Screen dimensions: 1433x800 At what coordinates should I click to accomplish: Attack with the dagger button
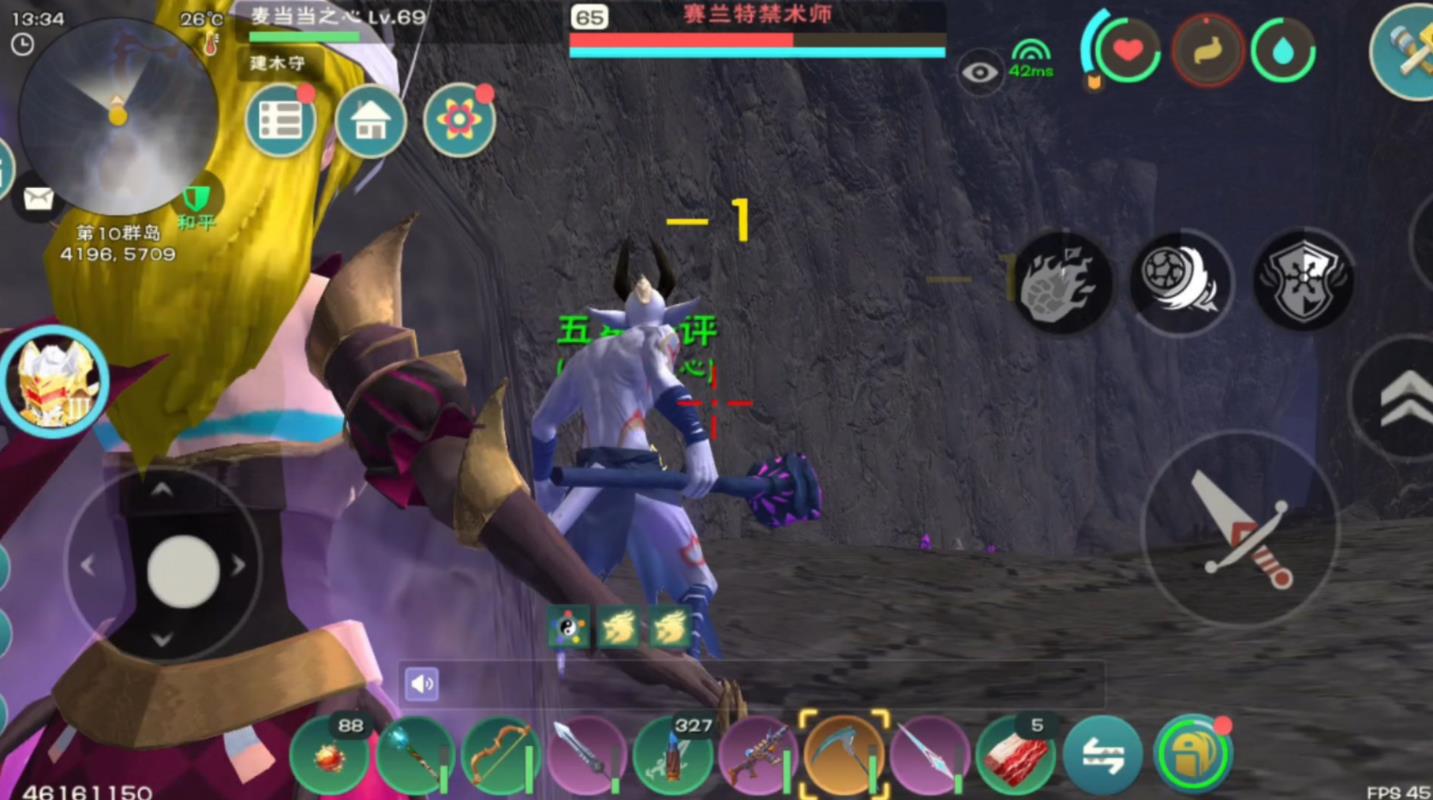1241,530
